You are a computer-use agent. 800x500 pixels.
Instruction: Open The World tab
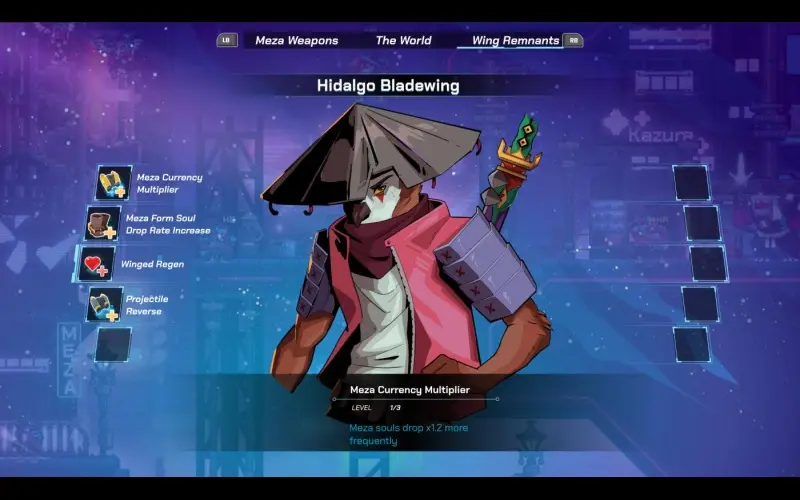(x=403, y=41)
